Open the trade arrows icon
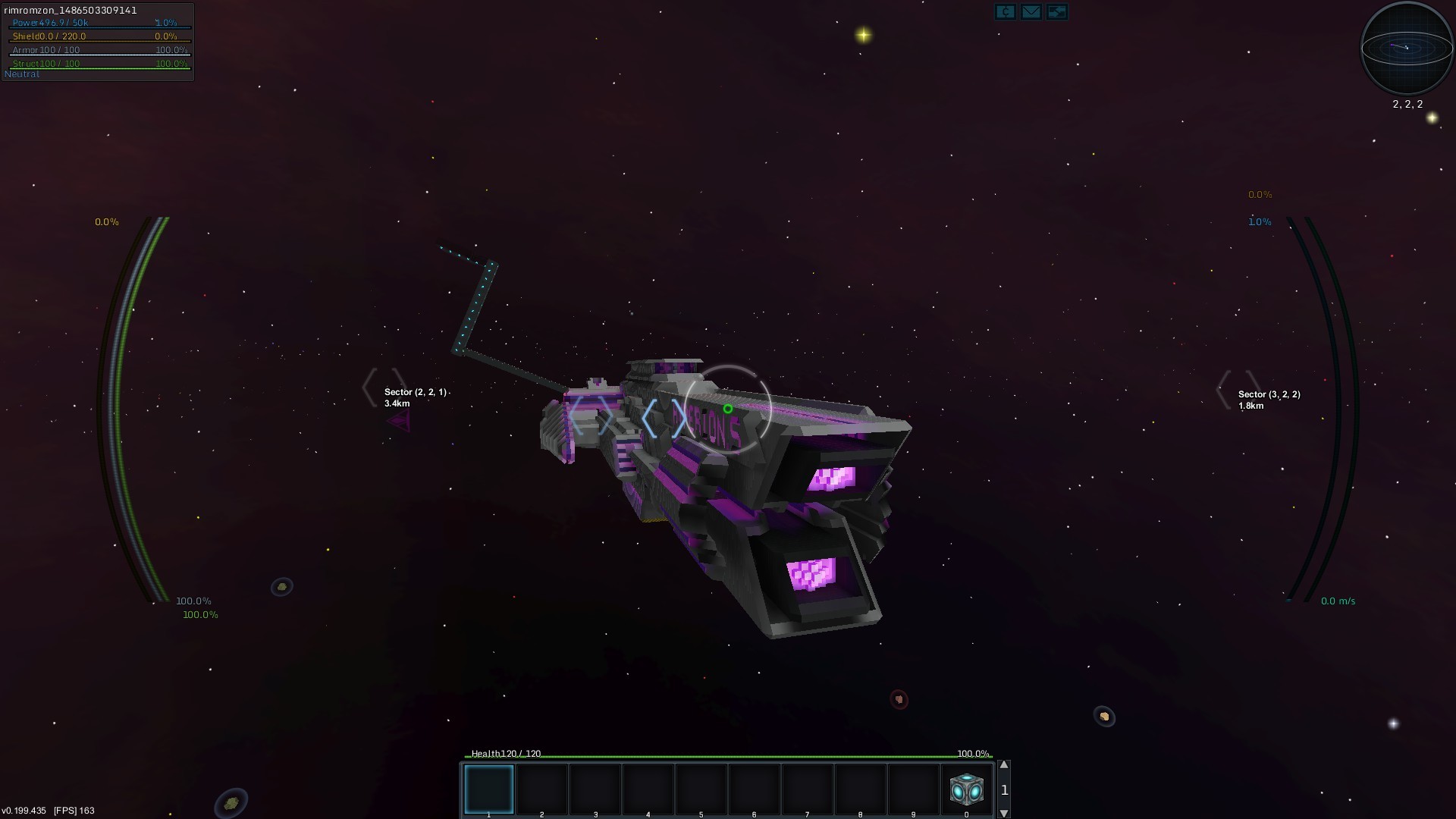The image size is (1456, 819). (1056, 11)
